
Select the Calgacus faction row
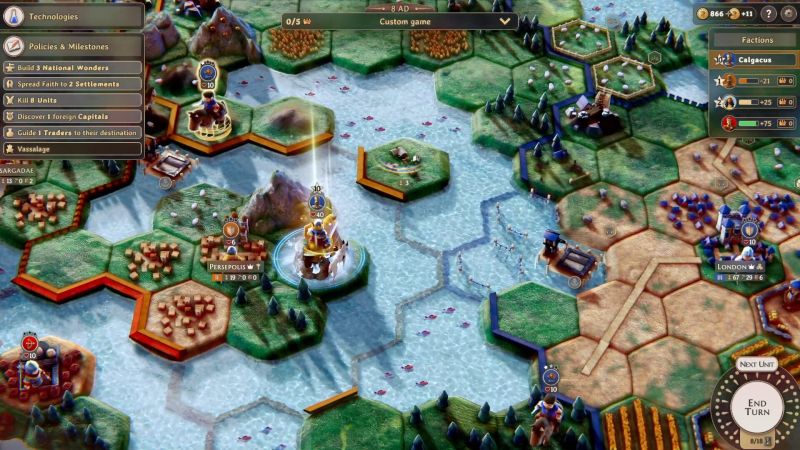pos(756,60)
